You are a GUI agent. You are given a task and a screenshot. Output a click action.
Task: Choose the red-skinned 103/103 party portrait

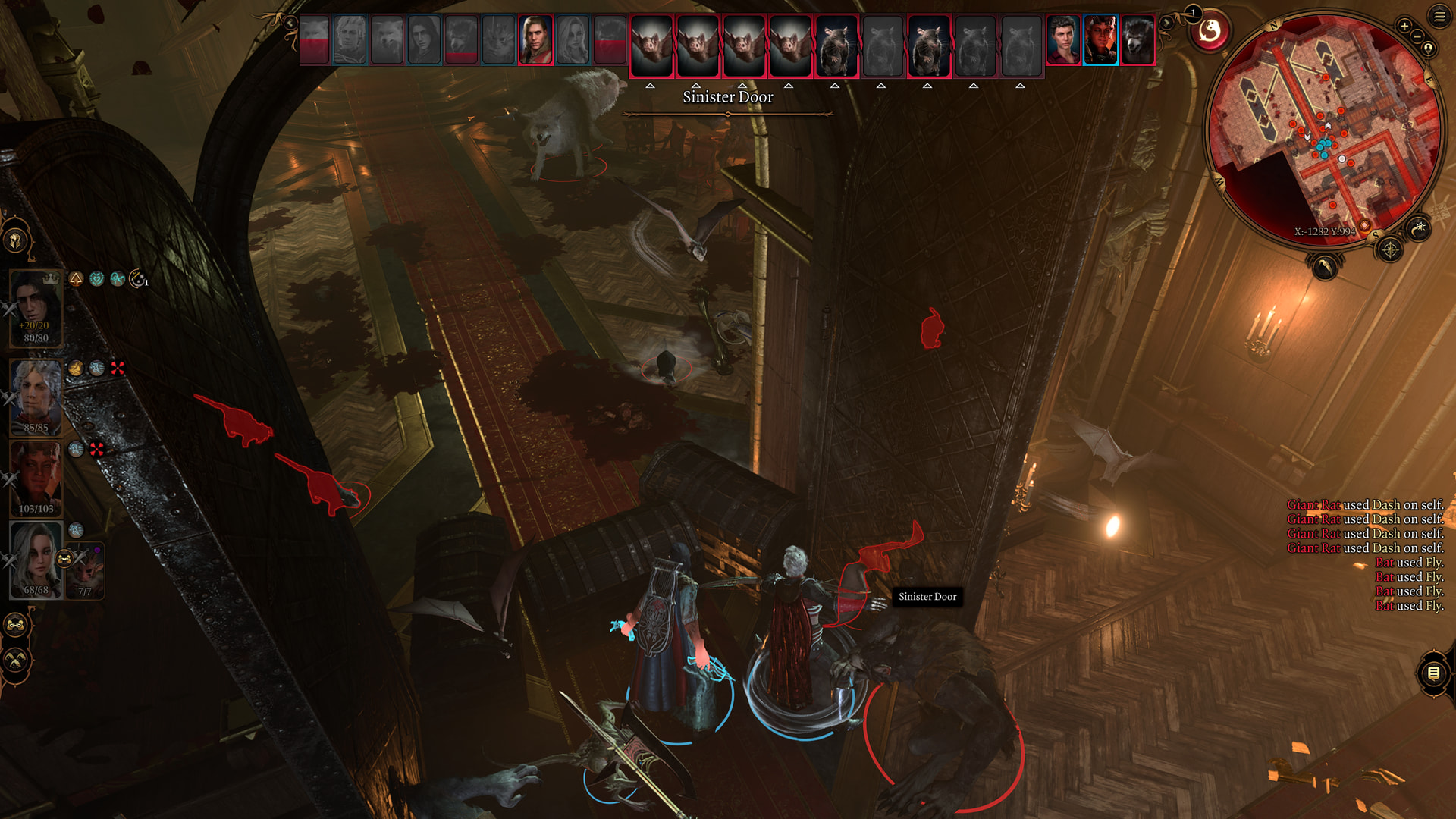[35, 478]
